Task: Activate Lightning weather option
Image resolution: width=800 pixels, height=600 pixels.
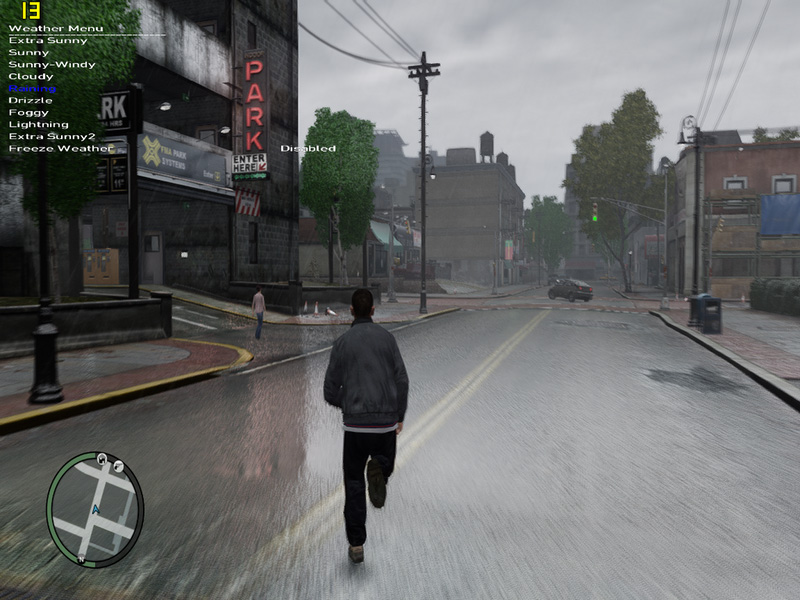Action: click(x=38, y=124)
